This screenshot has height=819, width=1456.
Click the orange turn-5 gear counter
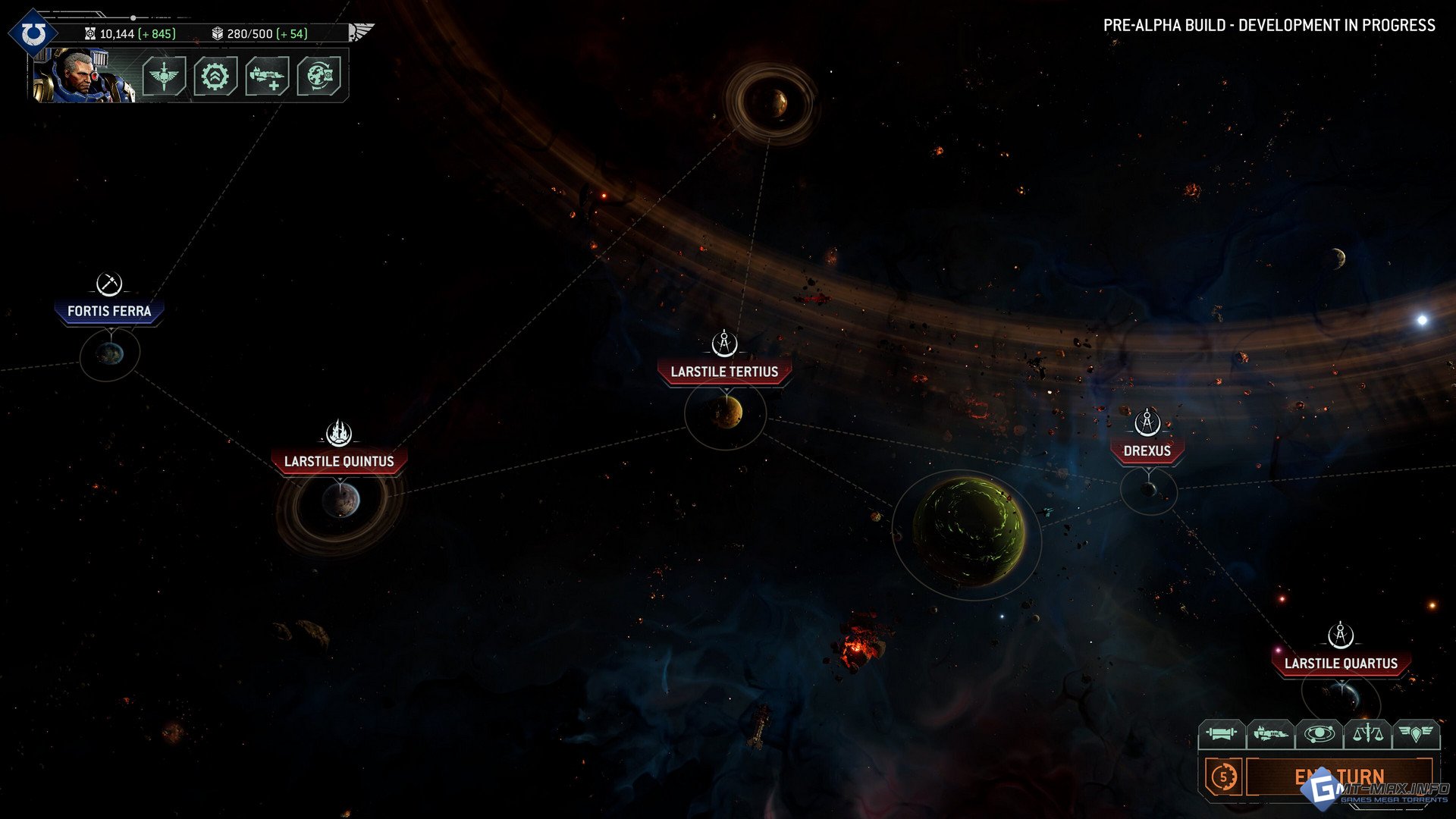pyautogui.click(x=1223, y=777)
